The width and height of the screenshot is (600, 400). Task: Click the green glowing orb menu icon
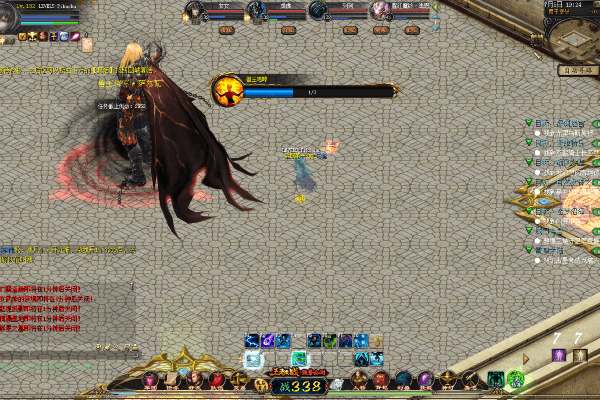tap(515, 379)
